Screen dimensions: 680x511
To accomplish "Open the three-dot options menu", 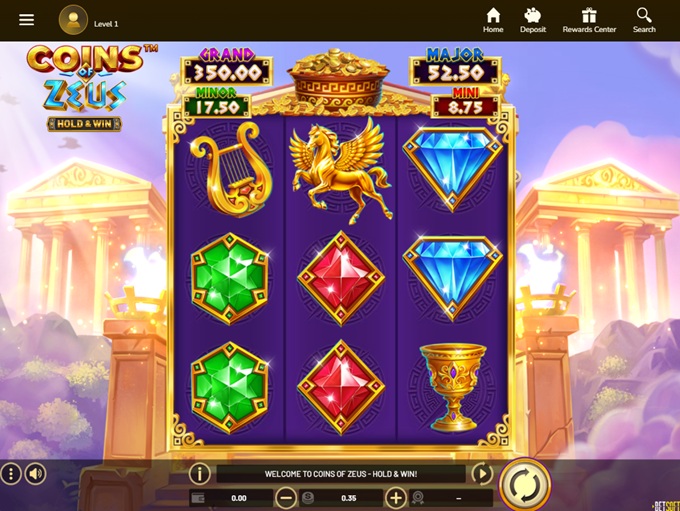I will tap(11, 474).
